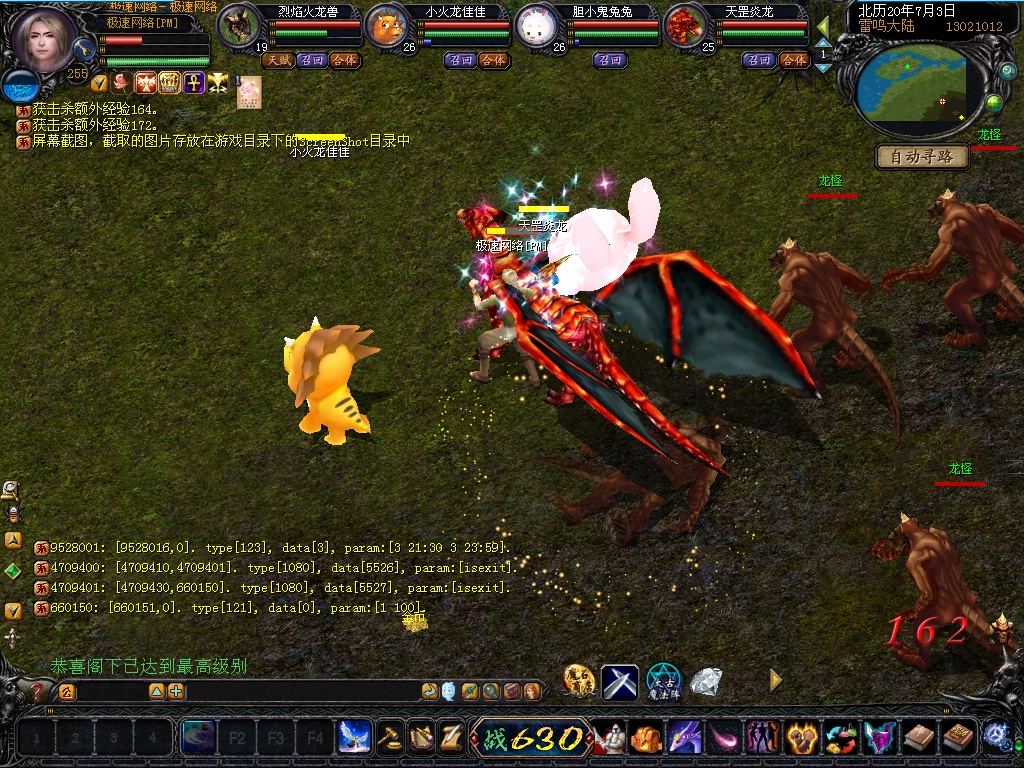Select the player character portrait
The width and height of the screenshot is (1024, 768).
point(43,42)
